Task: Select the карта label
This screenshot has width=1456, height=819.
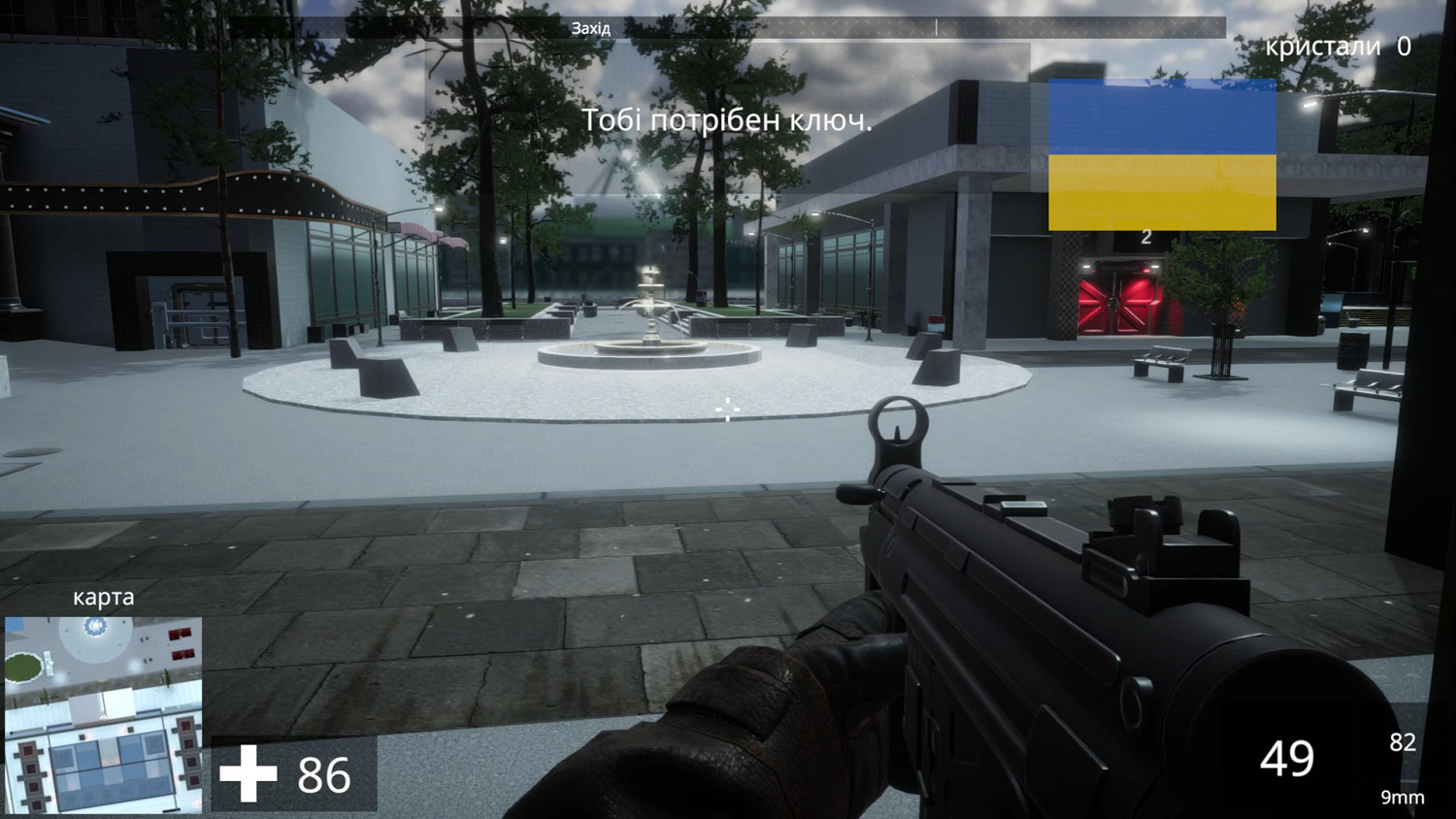Action: point(105,598)
